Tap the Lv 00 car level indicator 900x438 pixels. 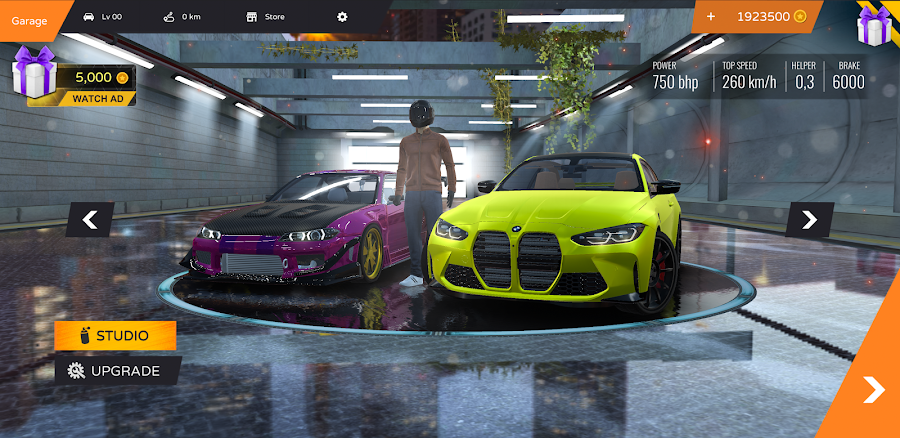[102, 17]
